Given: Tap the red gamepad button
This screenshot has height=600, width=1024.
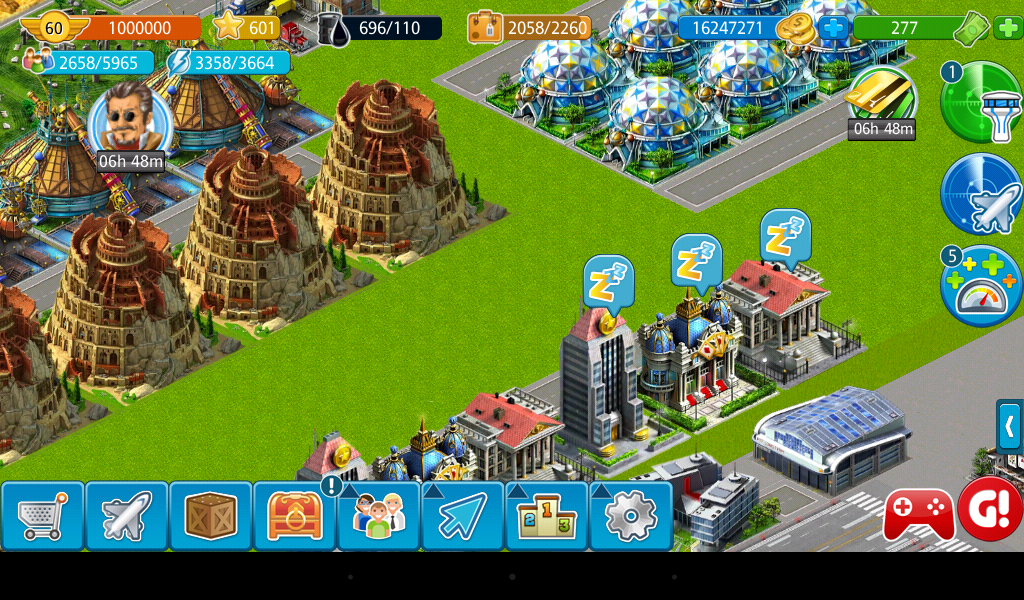Looking at the screenshot, I should (918, 514).
